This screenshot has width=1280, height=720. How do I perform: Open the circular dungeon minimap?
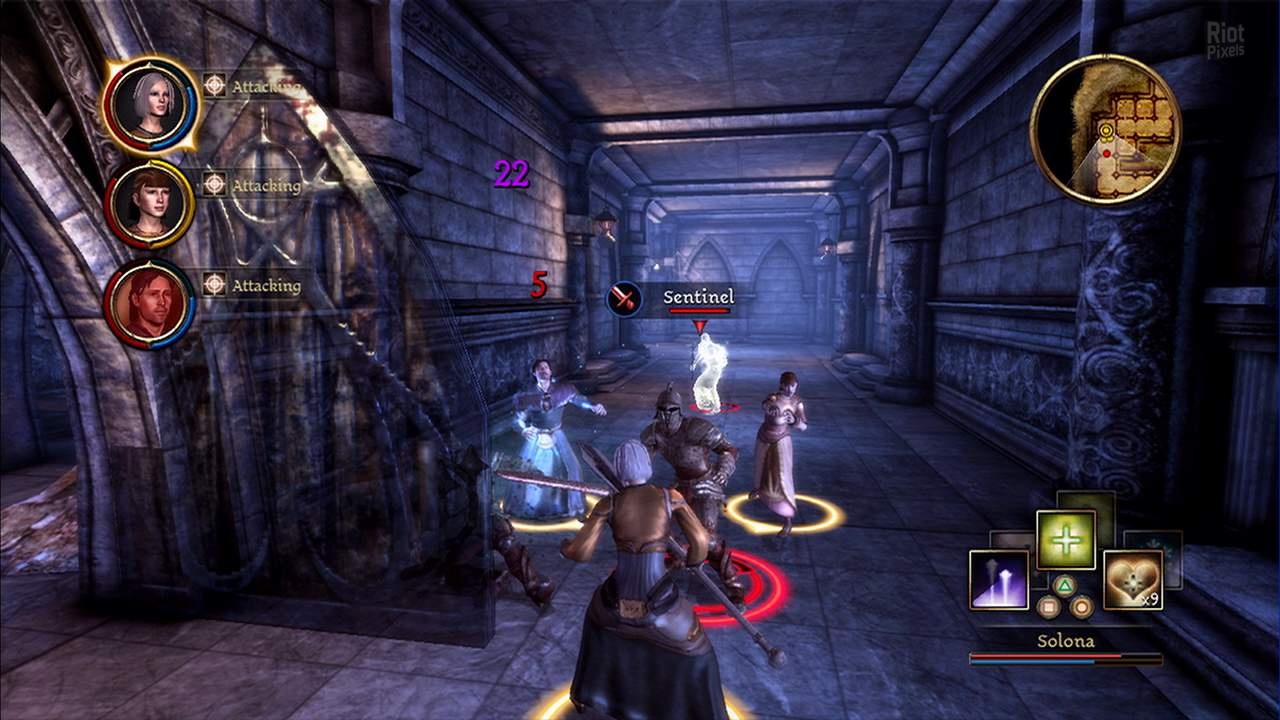[x=1105, y=129]
